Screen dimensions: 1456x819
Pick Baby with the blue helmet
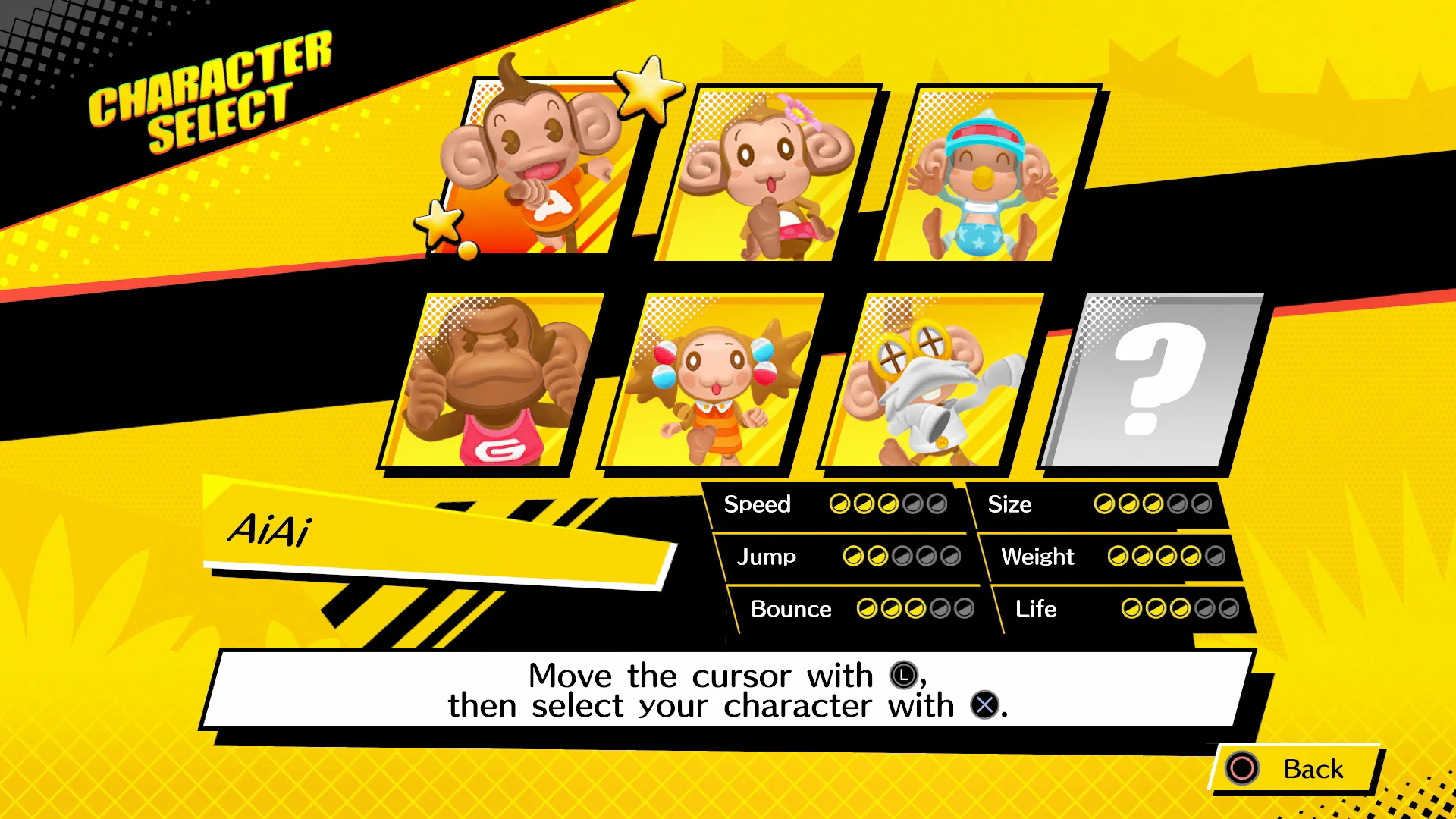point(986,174)
